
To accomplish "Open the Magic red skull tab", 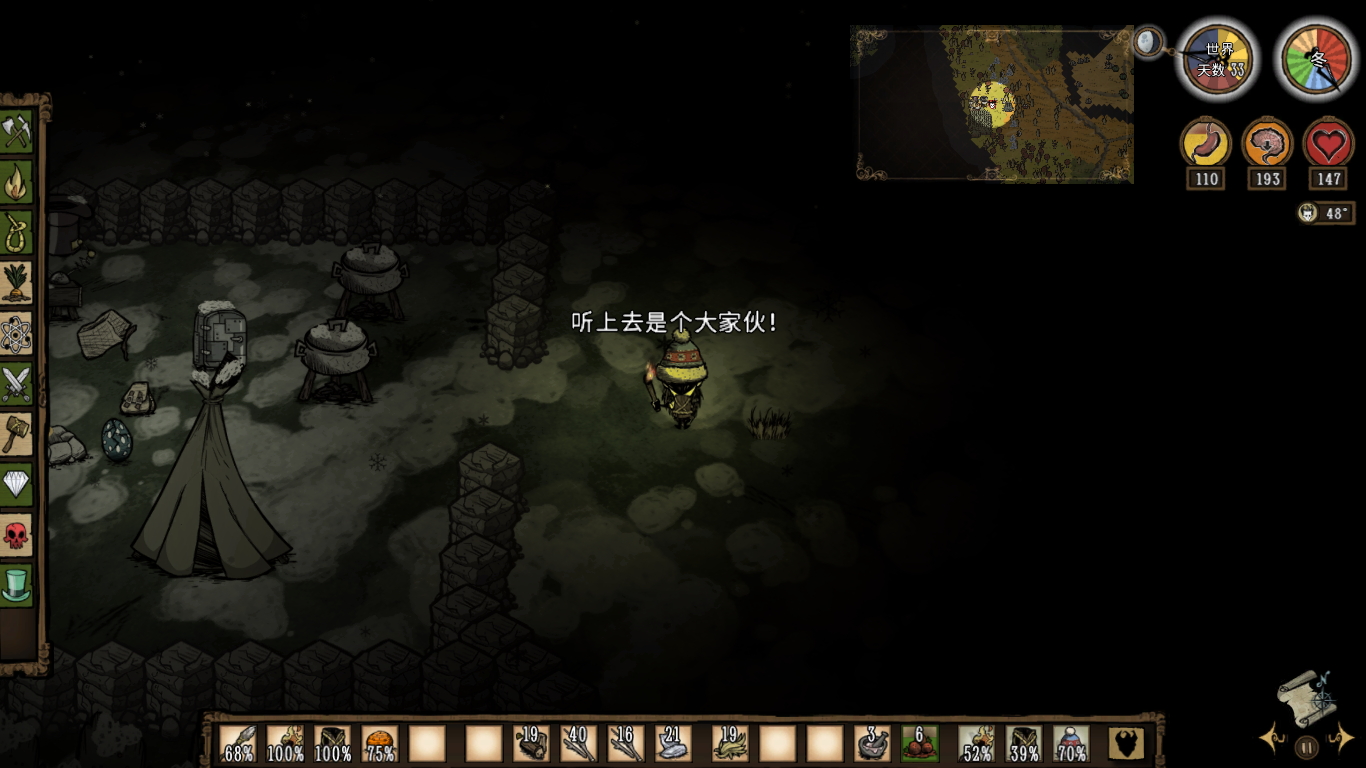I will pyautogui.click(x=17, y=535).
